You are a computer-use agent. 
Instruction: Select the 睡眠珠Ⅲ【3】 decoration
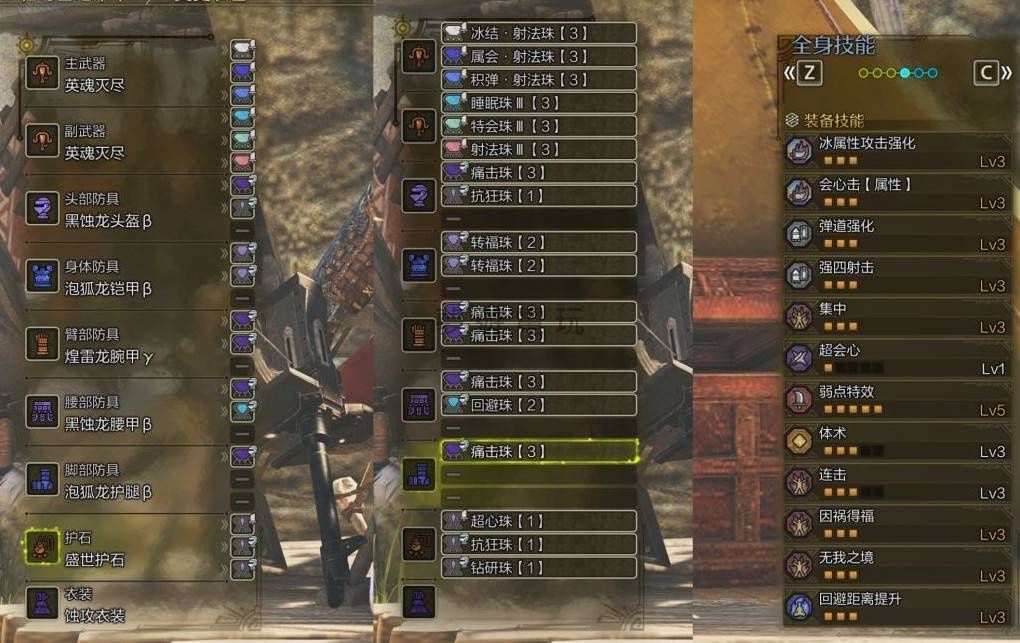coord(539,103)
